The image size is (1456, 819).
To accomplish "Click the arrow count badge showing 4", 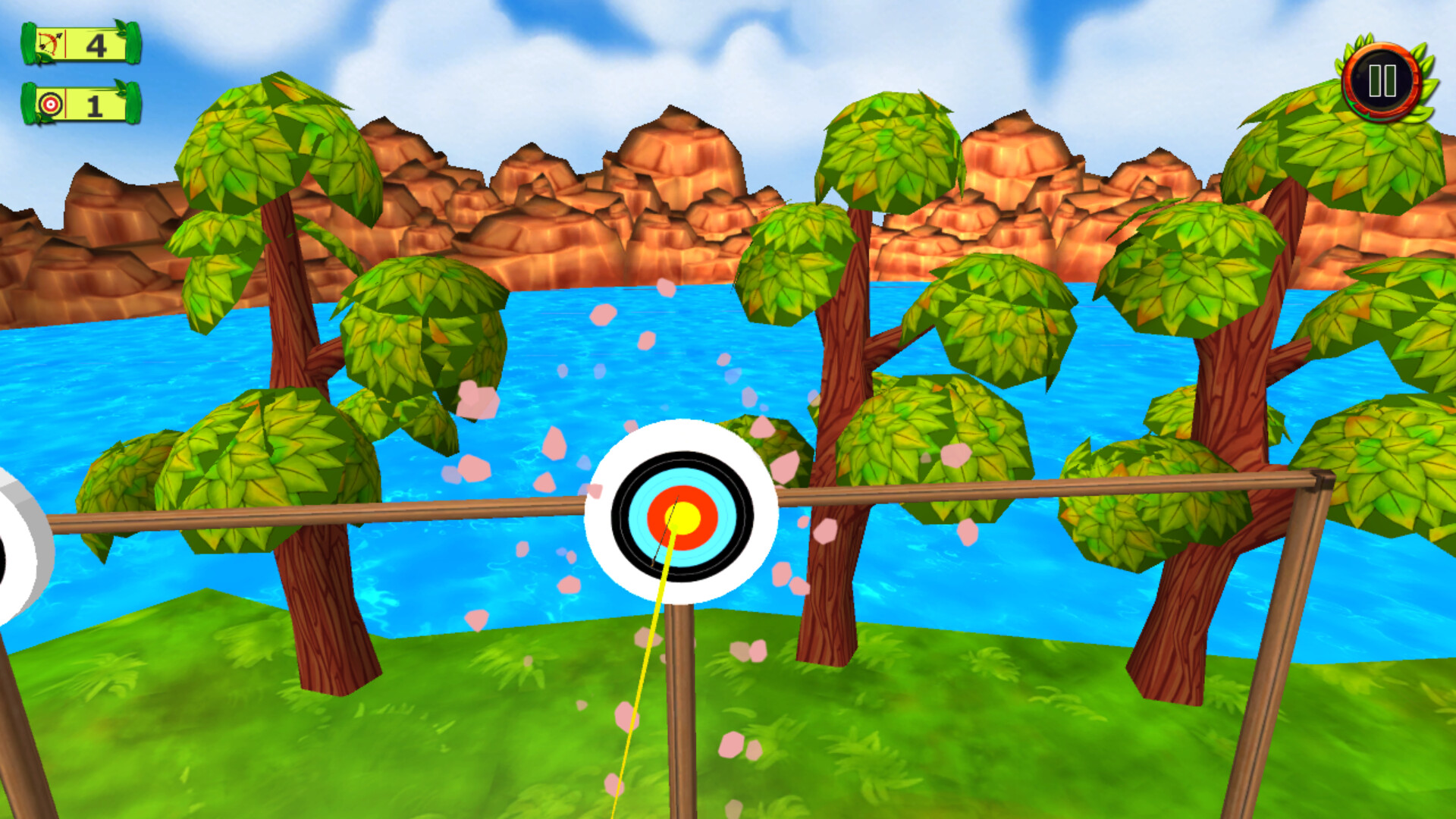I will [93, 45].
